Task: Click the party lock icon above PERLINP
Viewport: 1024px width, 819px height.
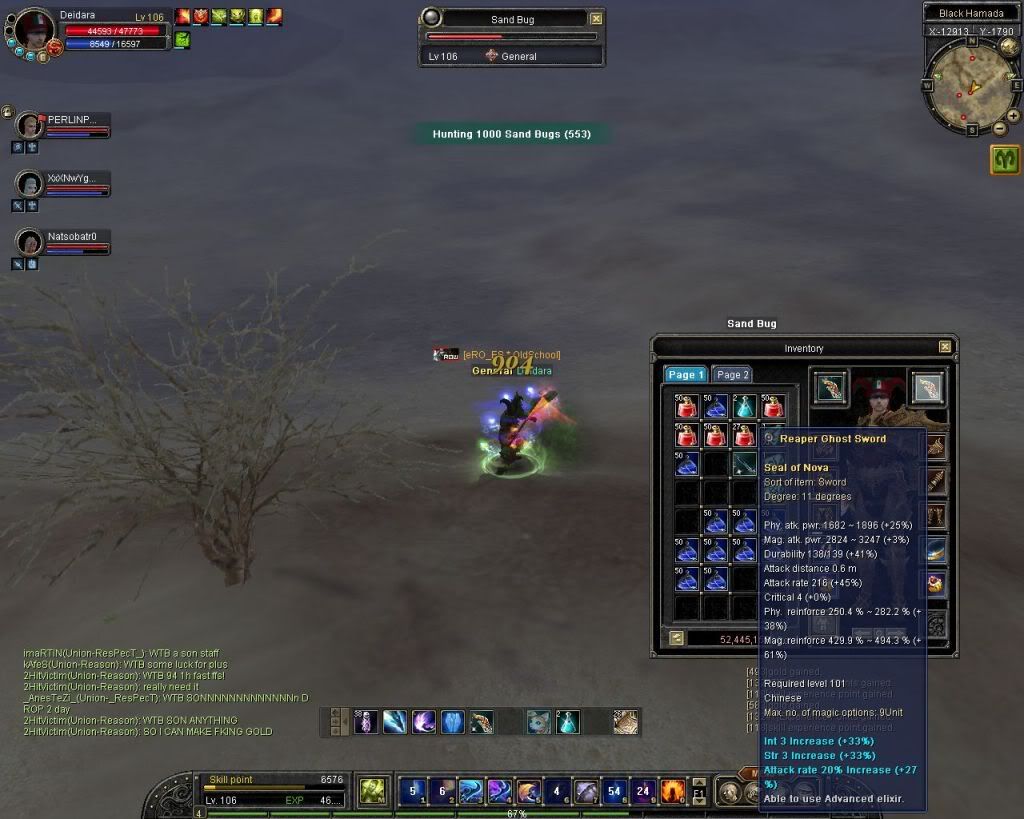Action: tap(7, 112)
